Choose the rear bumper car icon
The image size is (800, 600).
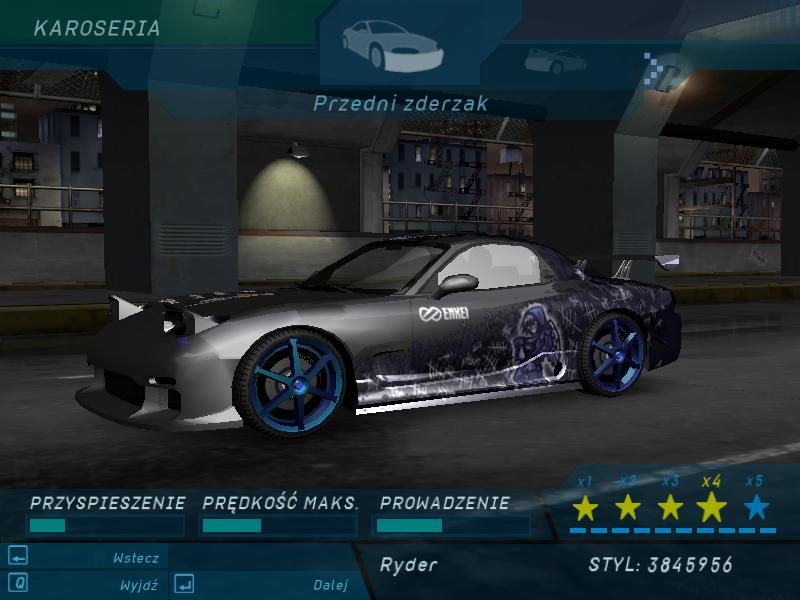coord(552,60)
